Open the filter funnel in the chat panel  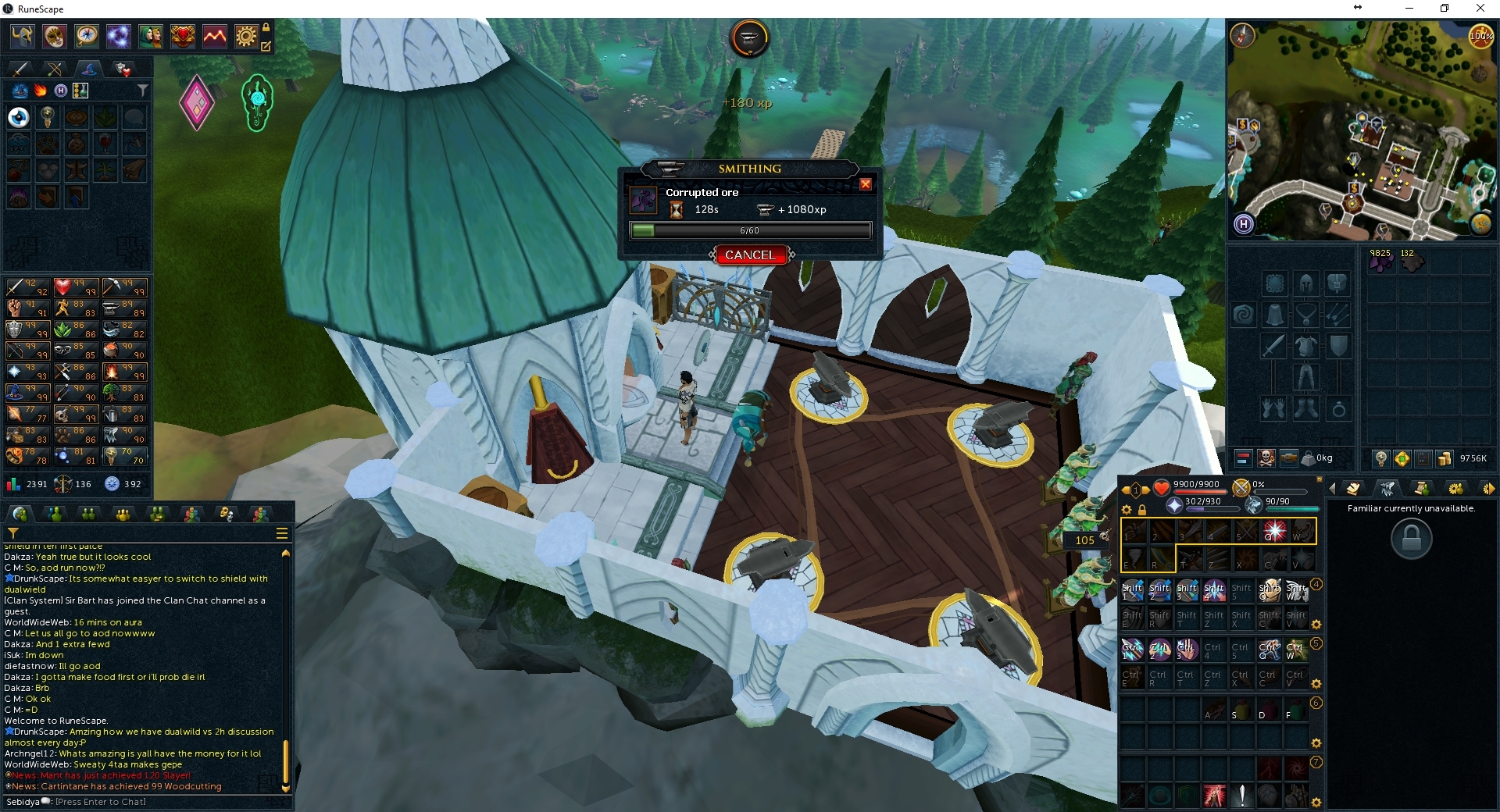pos(13,534)
